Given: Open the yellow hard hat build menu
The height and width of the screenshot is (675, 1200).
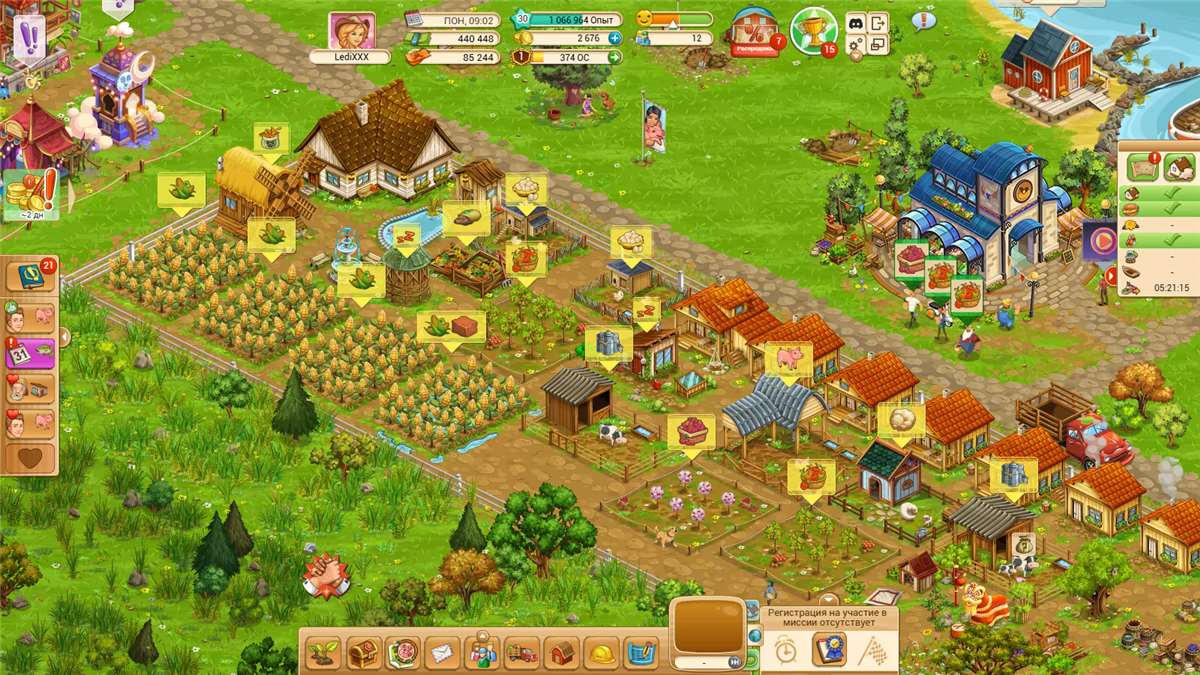Looking at the screenshot, I should (601, 654).
